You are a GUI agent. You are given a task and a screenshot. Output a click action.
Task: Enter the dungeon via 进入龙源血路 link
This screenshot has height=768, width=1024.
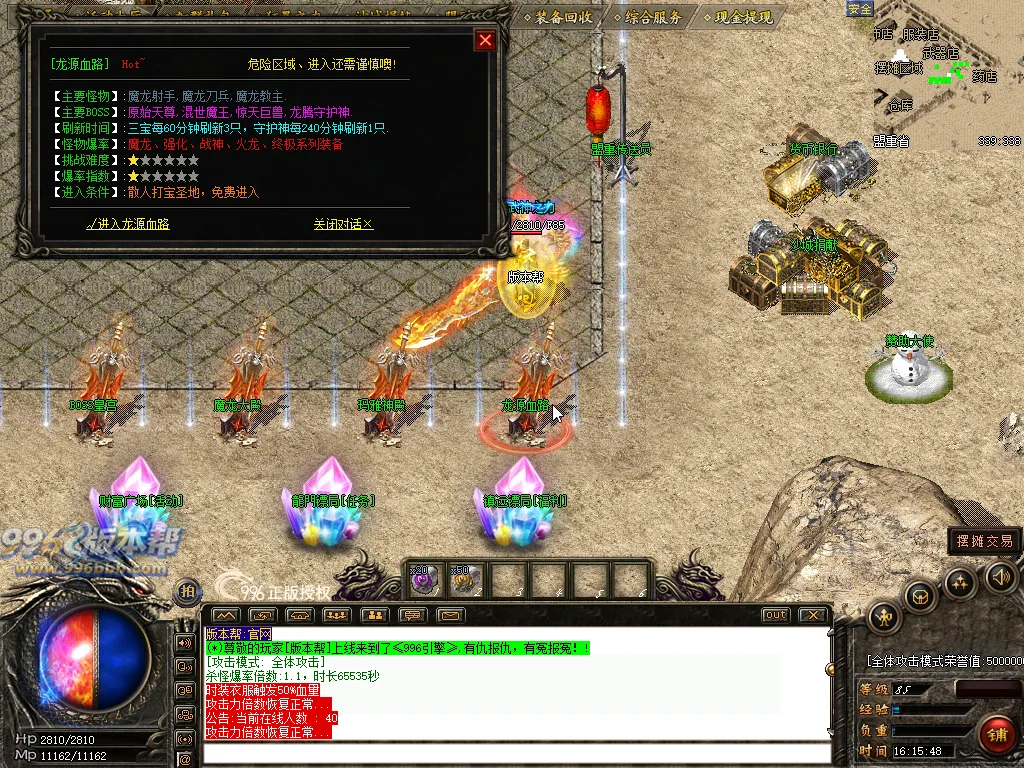(x=128, y=224)
